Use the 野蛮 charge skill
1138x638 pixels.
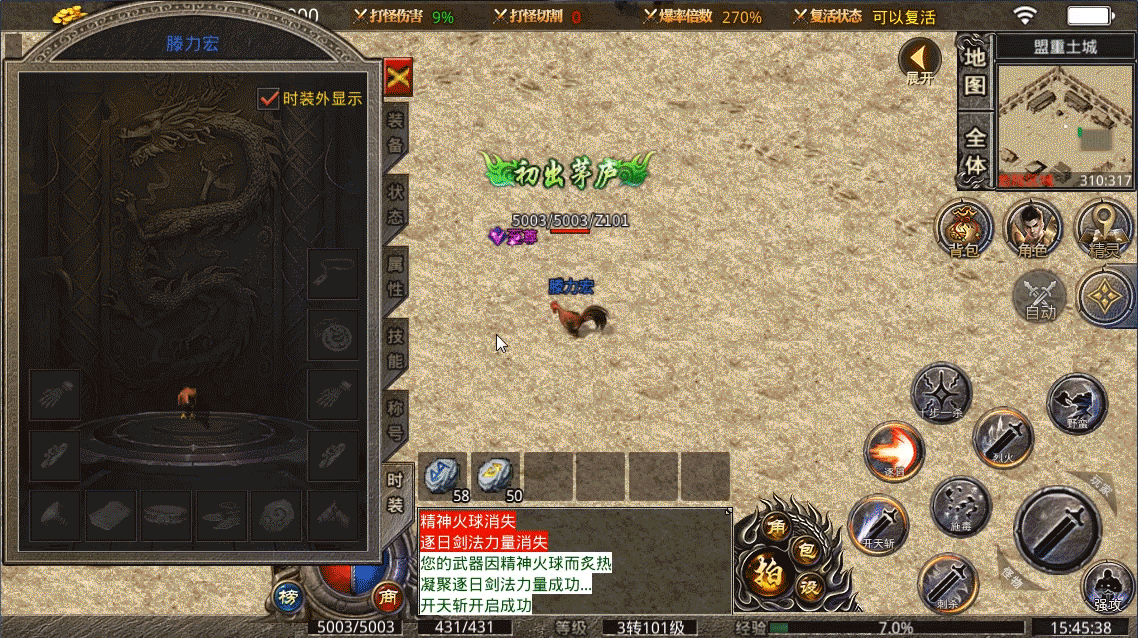coord(1076,404)
